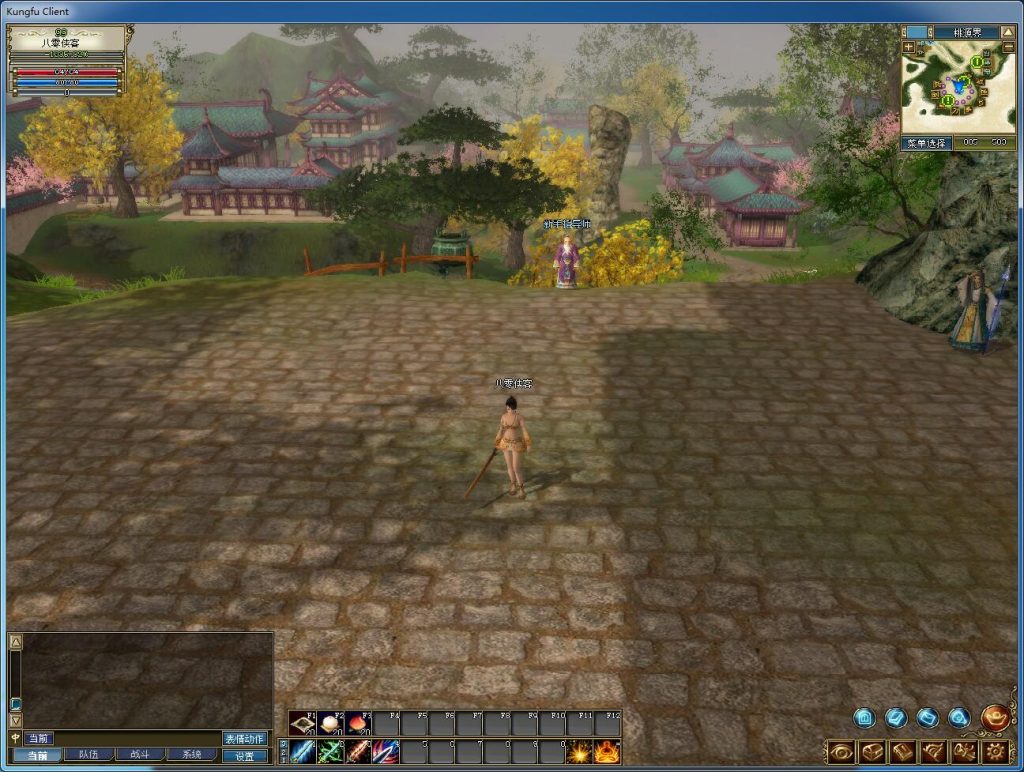Click the 菜单选择 menu button under minimap
This screenshot has height=772, width=1024.
click(926, 143)
